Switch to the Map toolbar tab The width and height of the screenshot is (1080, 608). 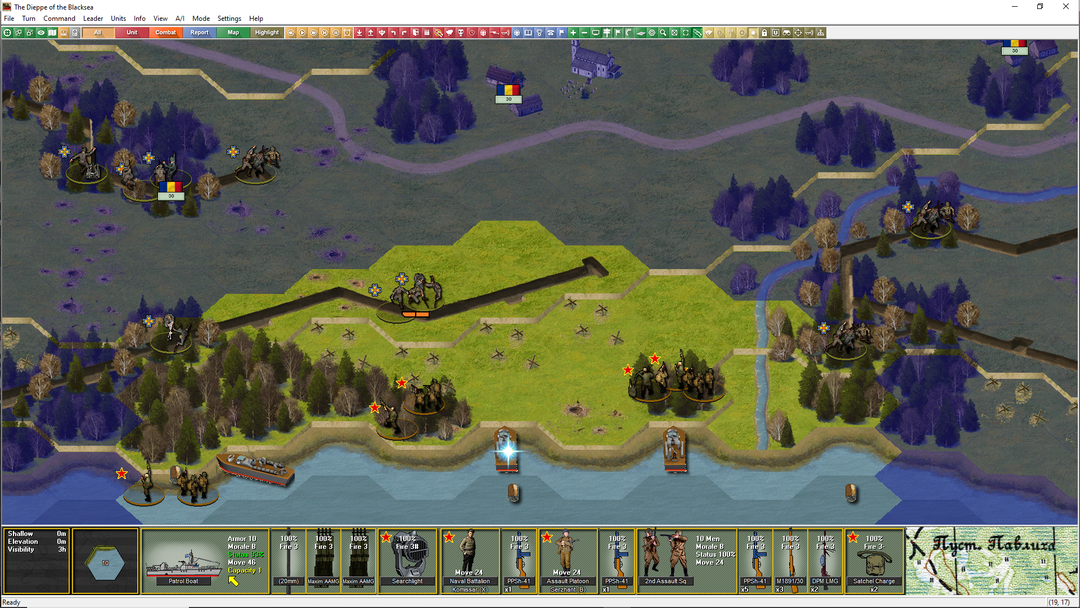point(234,33)
